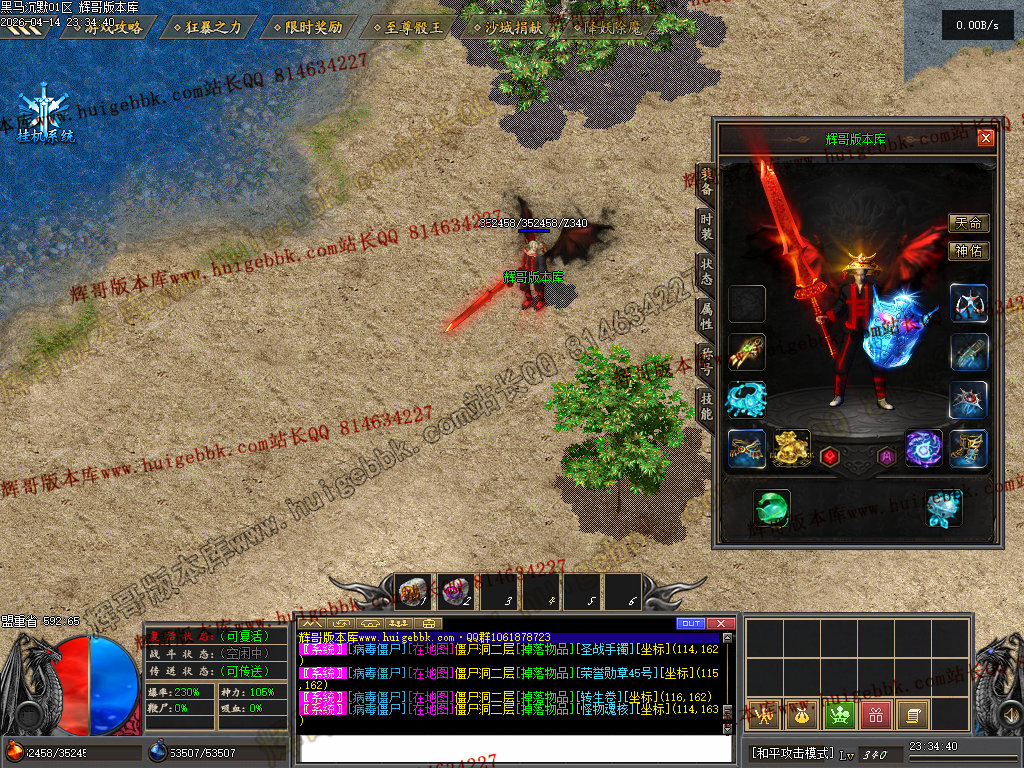Open the 至尊殿王 menu entry
Viewport: 1024px width, 768px height.
click(407, 28)
